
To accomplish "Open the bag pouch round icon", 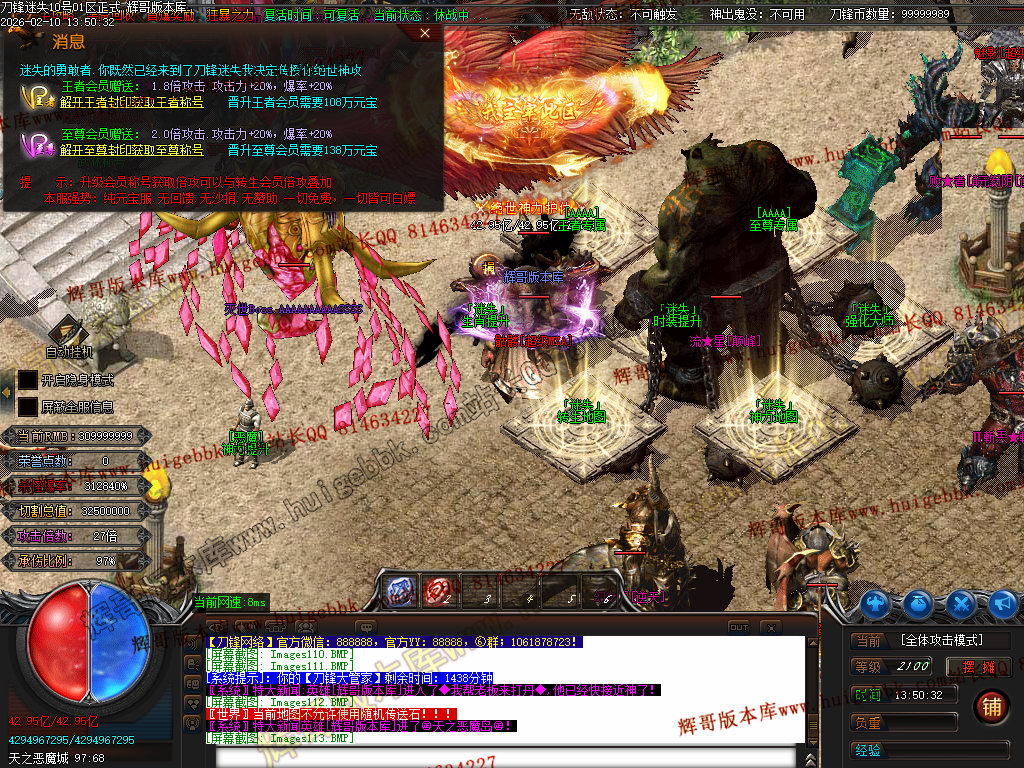I will 919,603.
